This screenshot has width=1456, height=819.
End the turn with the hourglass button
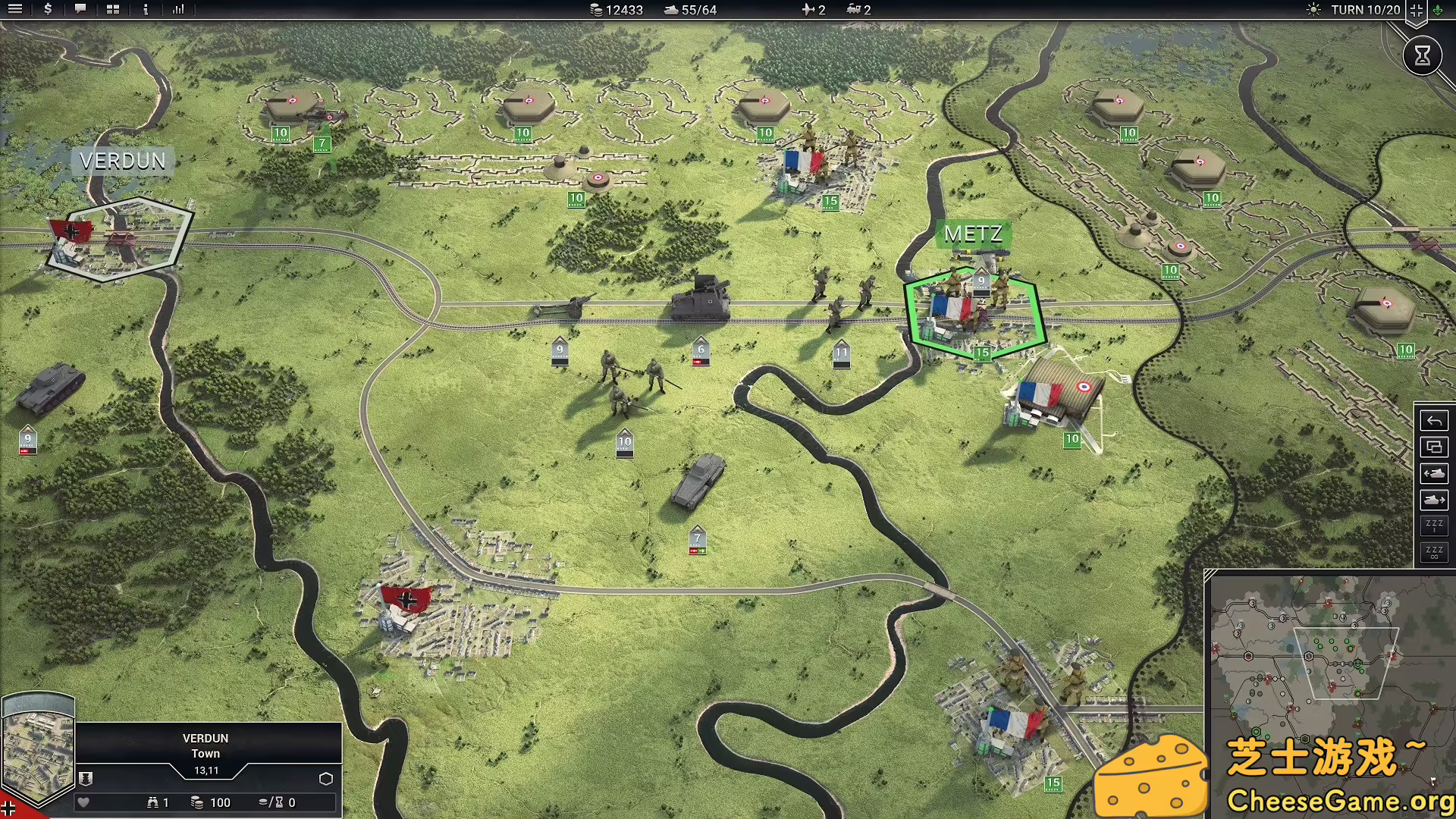(1422, 55)
